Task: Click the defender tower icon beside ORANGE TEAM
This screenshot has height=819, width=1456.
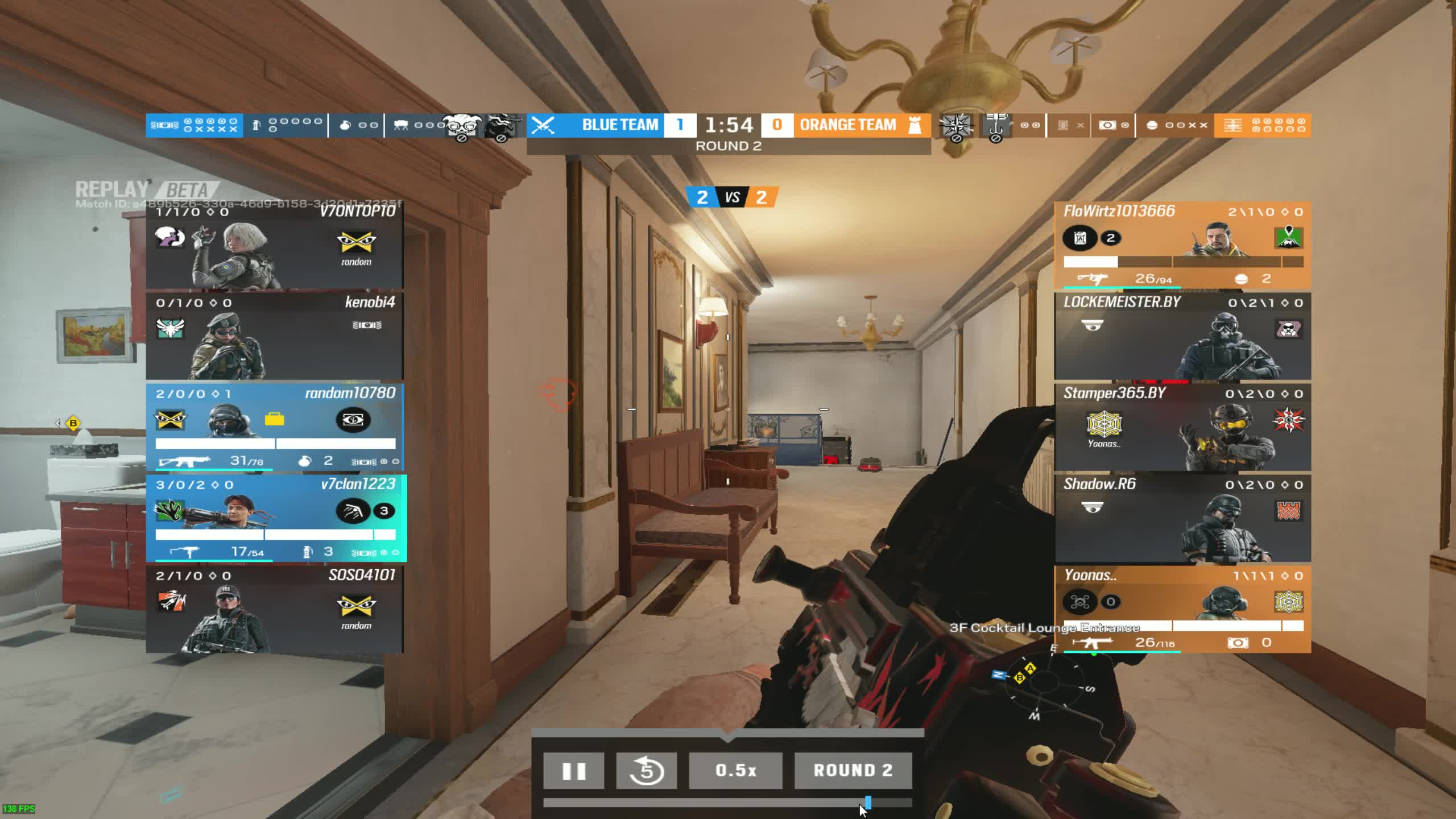Action: (x=916, y=125)
